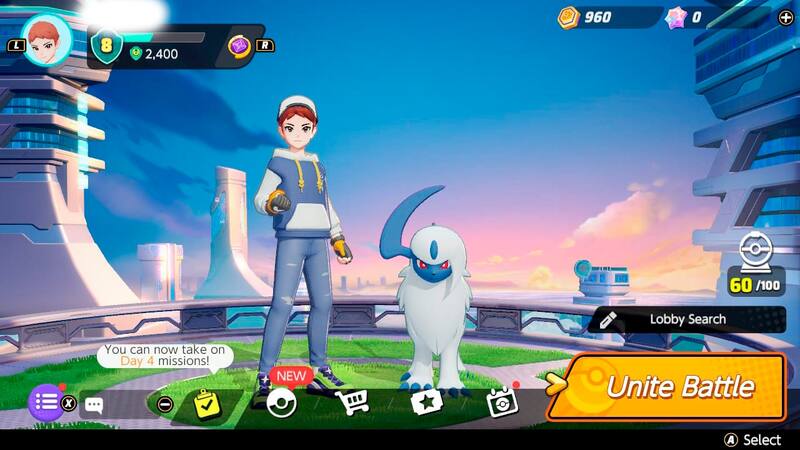Click the Aeos coin balance icon
The width and height of the screenshot is (800, 450).
pyautogui.click(x=569, y=17)
